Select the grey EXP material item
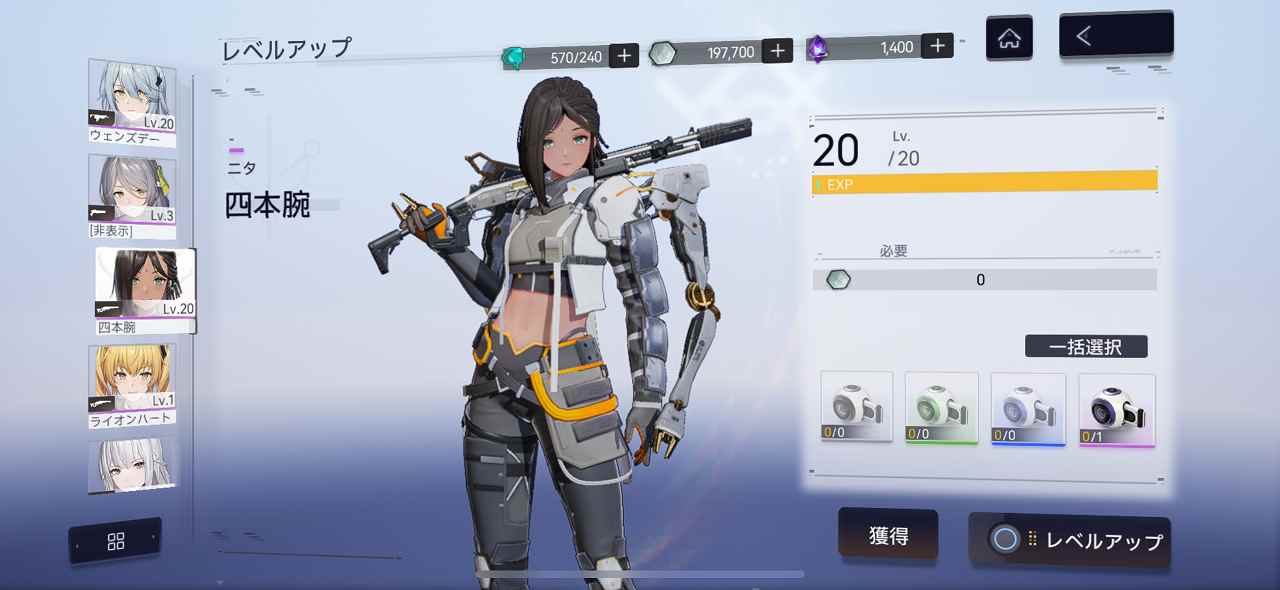The width and height of the screenshot is (1280, 590). pyautogui.click(x=856, y=407)
